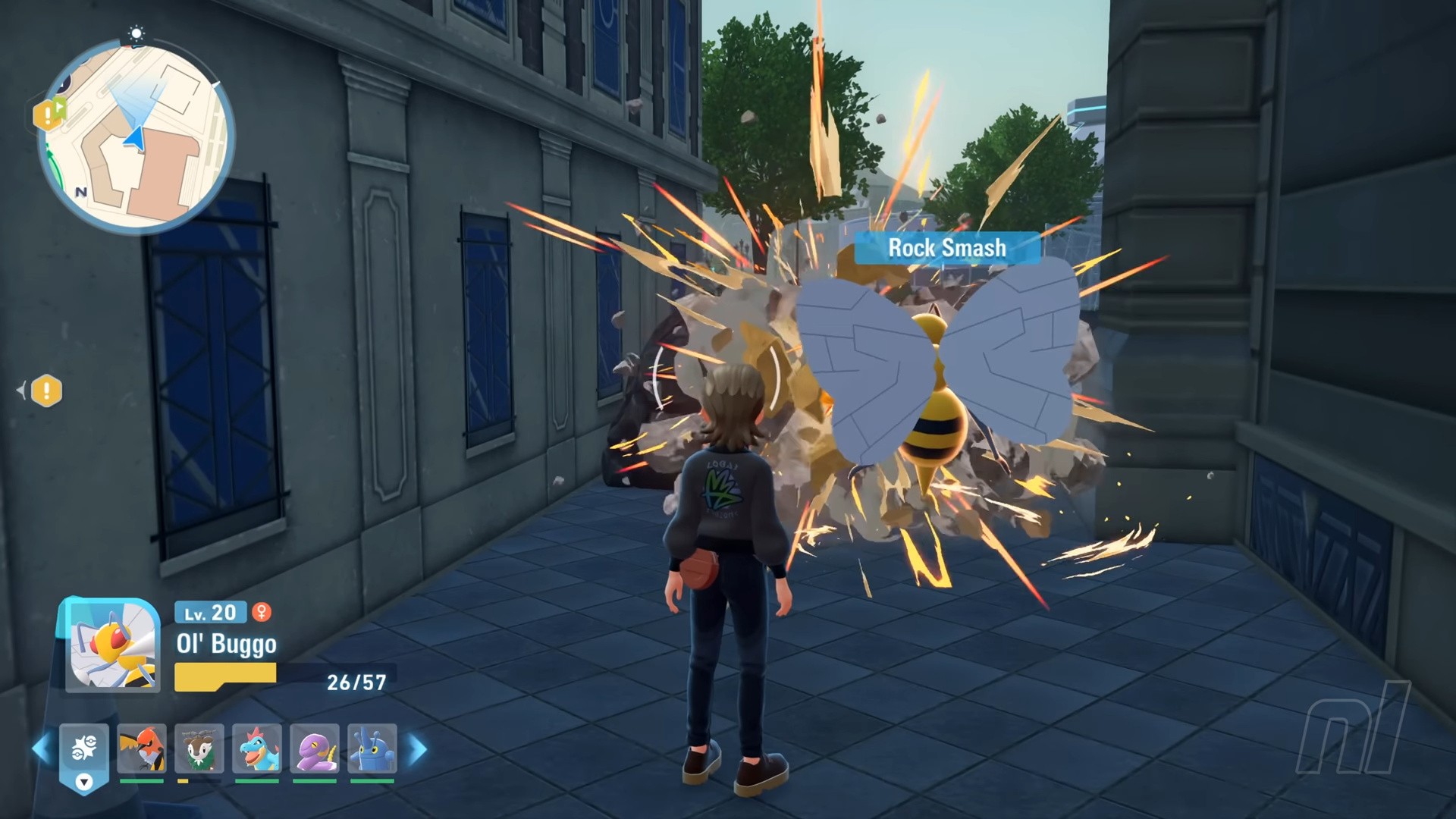
Task: Open the Poké Ball swap party selector
Action: (84, 750)
